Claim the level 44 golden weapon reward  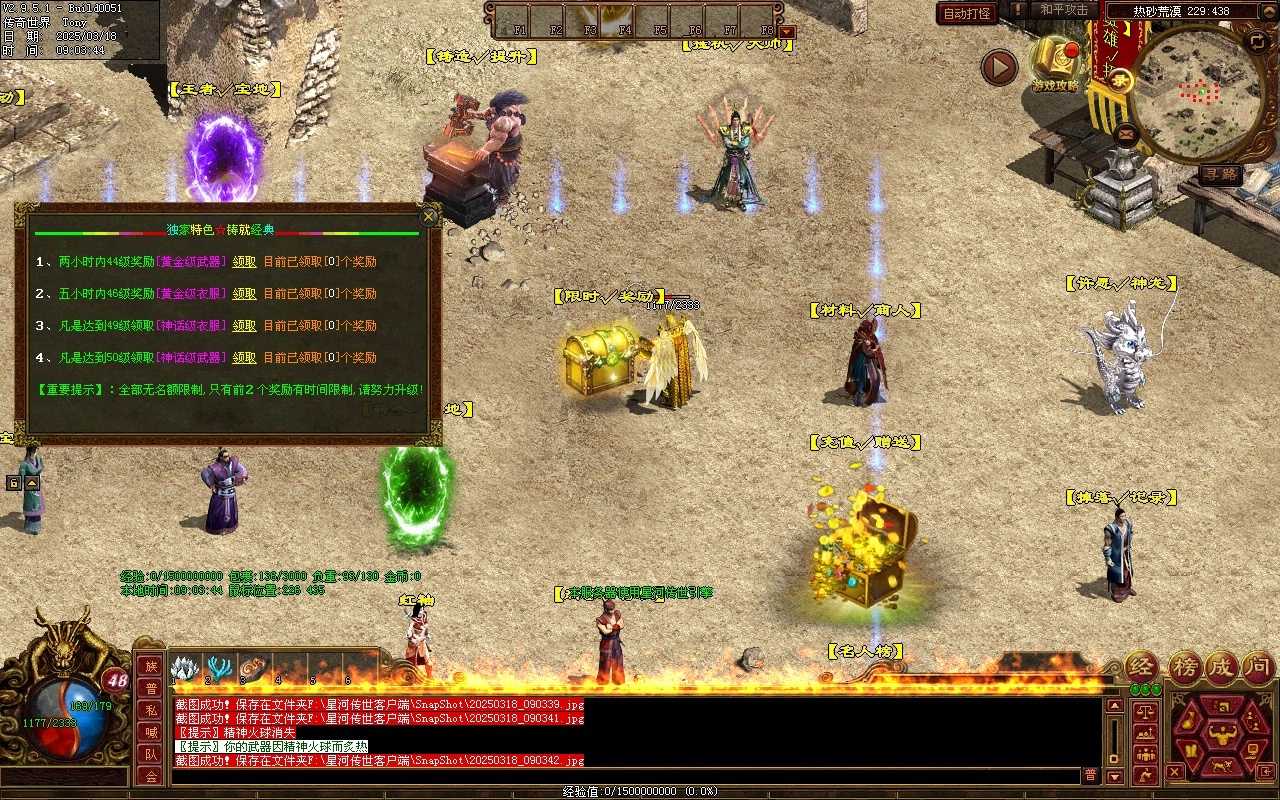pyautogui.click(x=244, y=262)
